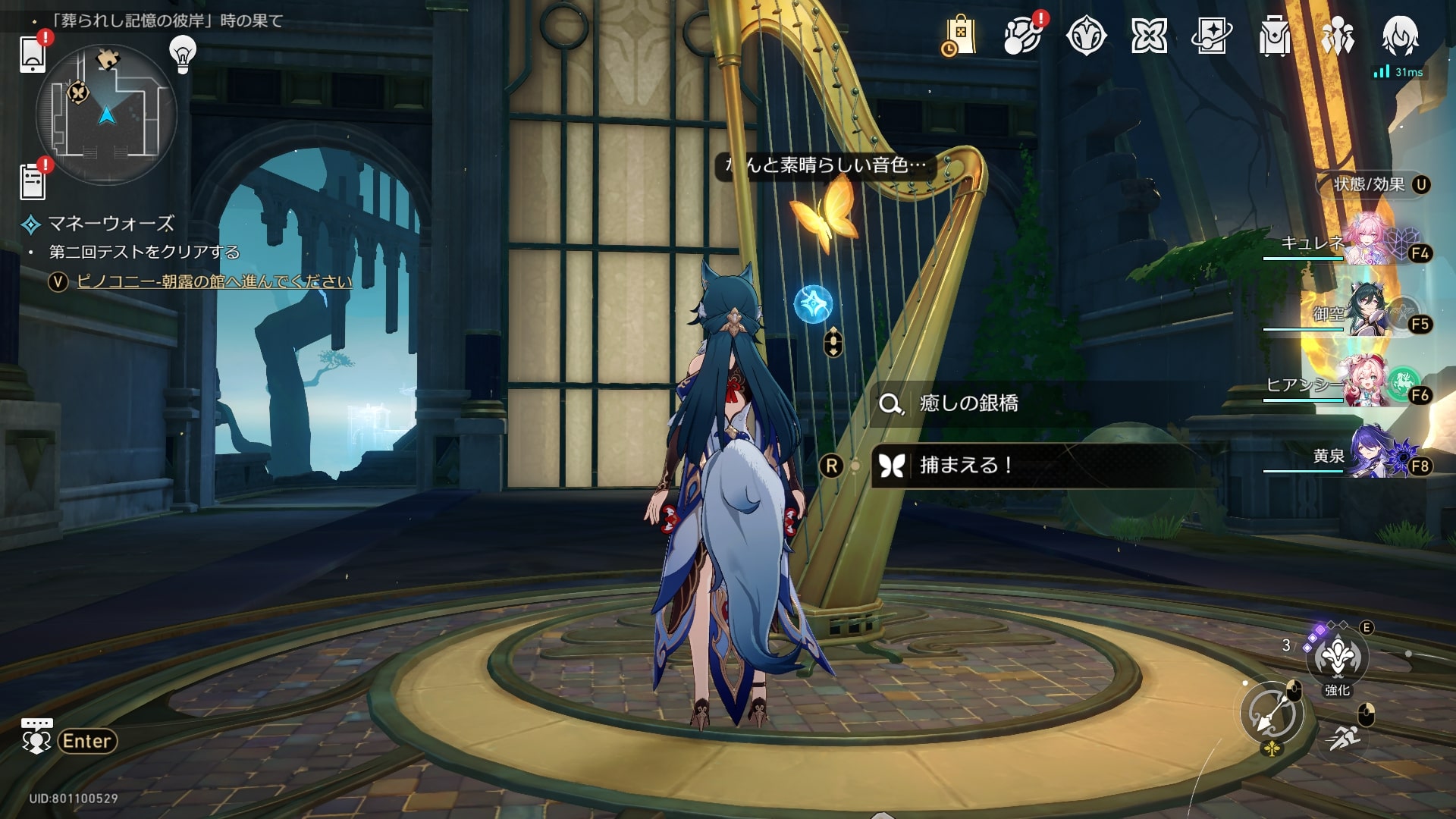Select the マネーウォーズ quest tracker
The width and height of the screenshot is (1456, 819).
(111, 224)
